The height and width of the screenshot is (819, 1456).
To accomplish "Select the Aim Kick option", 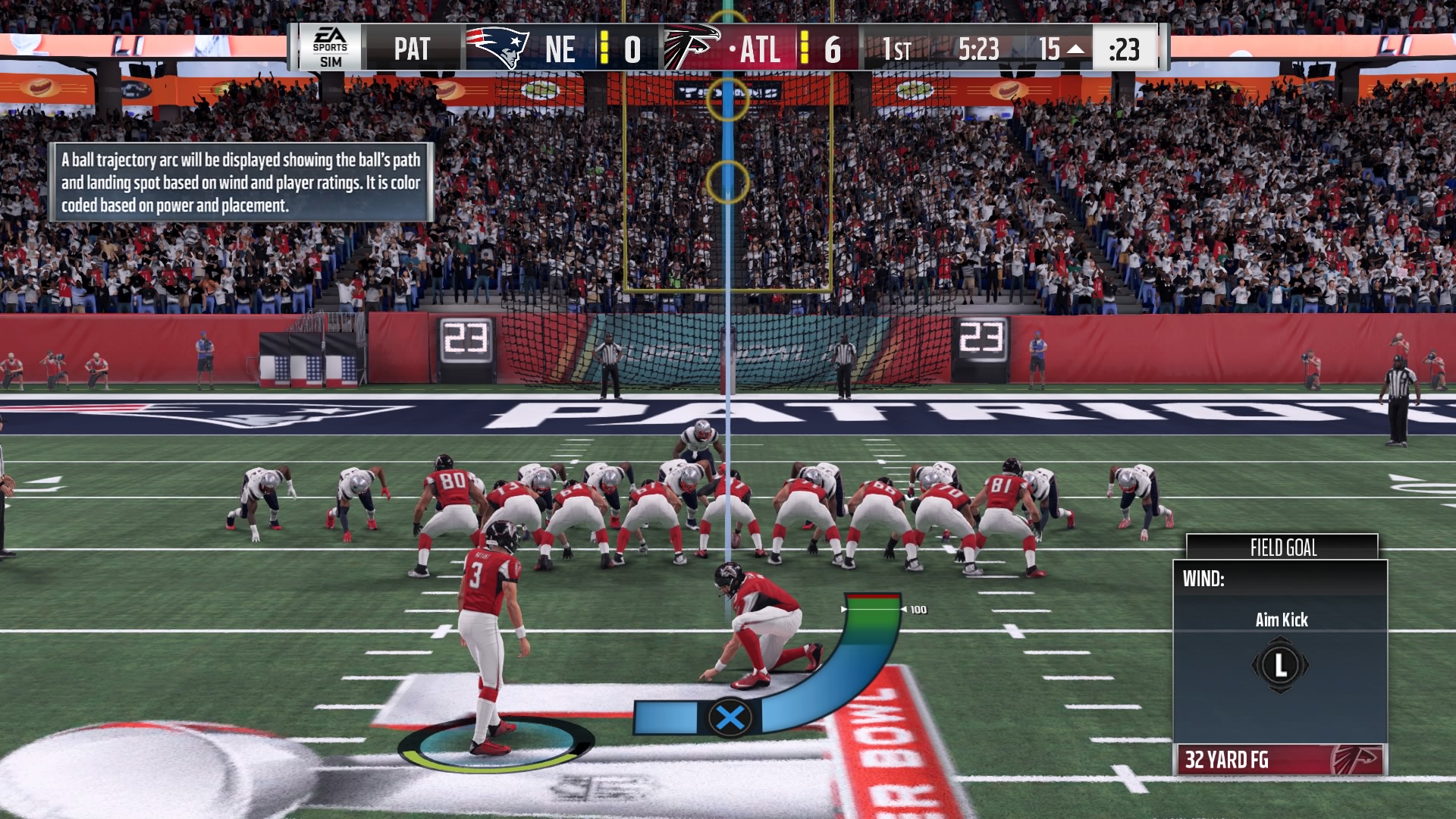I will (1282, 619).
